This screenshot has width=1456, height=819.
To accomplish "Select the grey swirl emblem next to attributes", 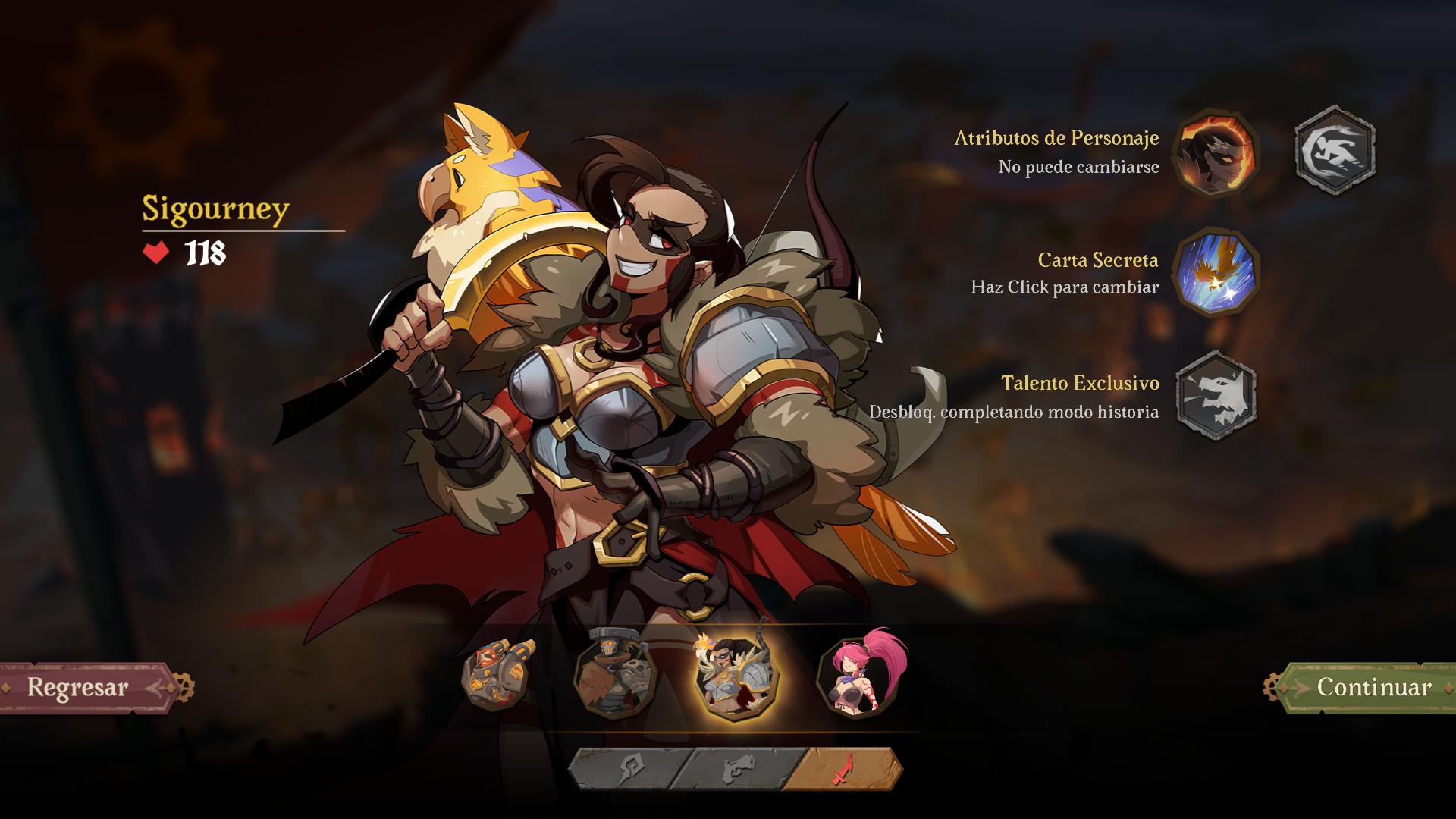I will [1335, 150].
